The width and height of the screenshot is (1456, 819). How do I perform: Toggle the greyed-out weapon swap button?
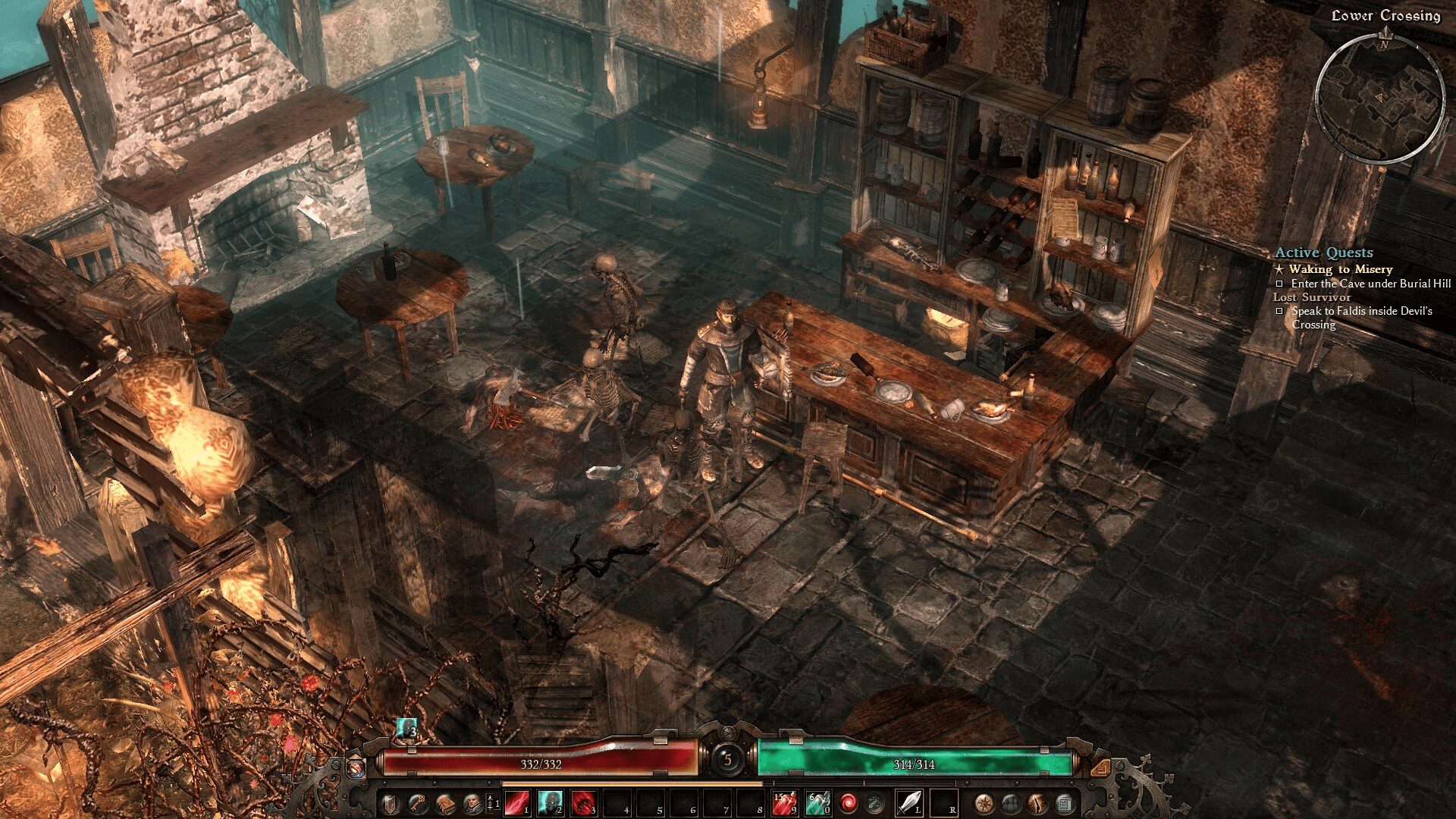(875, 802)
